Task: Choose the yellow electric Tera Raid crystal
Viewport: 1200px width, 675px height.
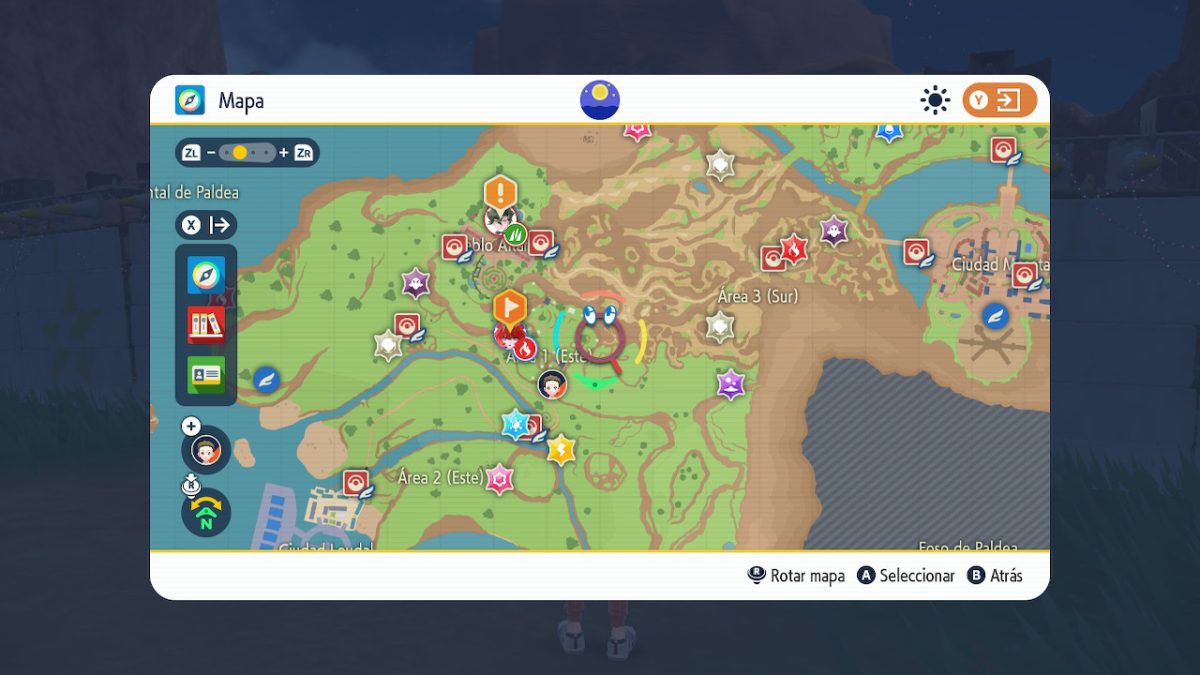Action: click(561, 449)
